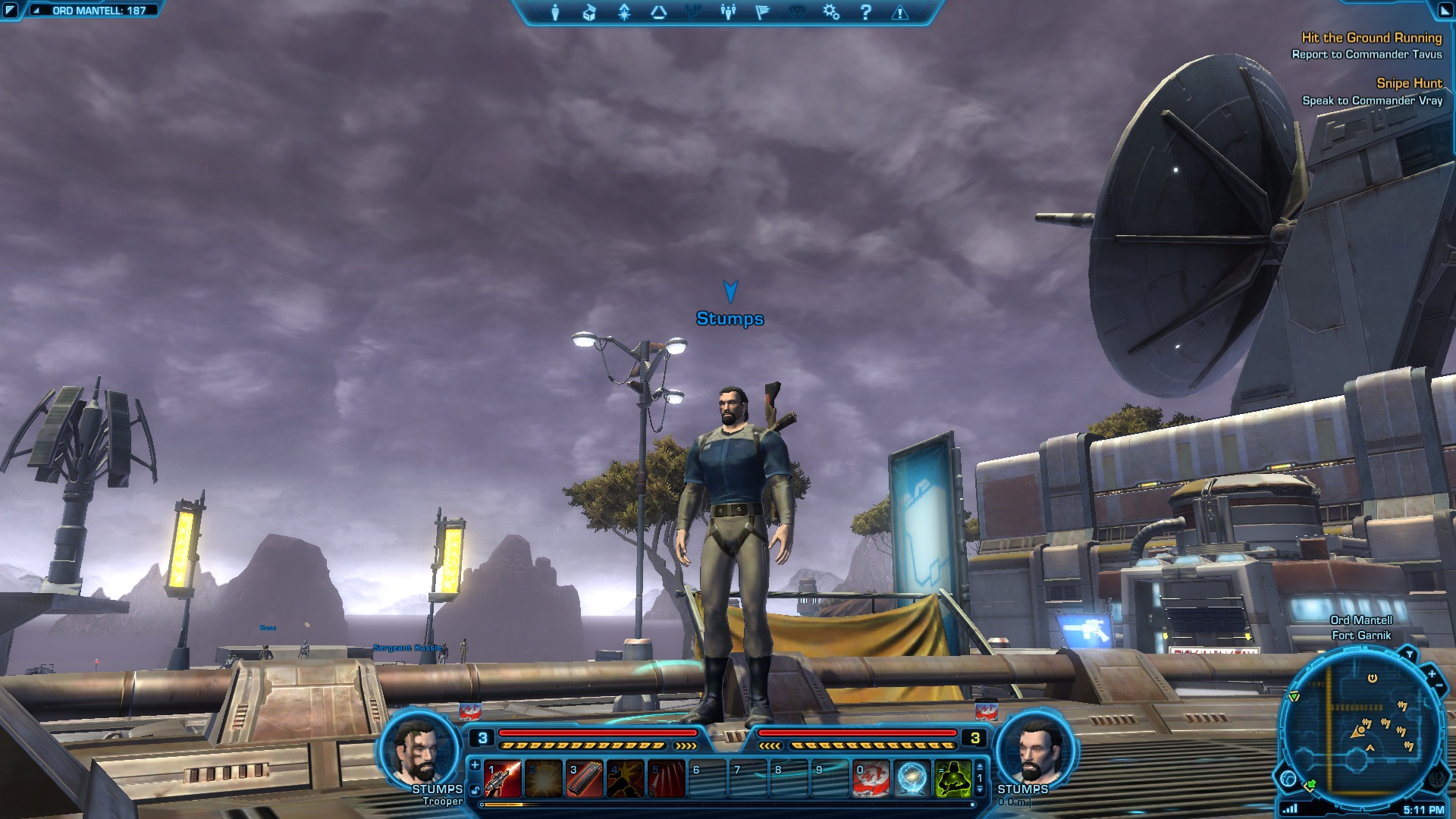Select the Hit the Ground Running mission

tap(1371, 38)
